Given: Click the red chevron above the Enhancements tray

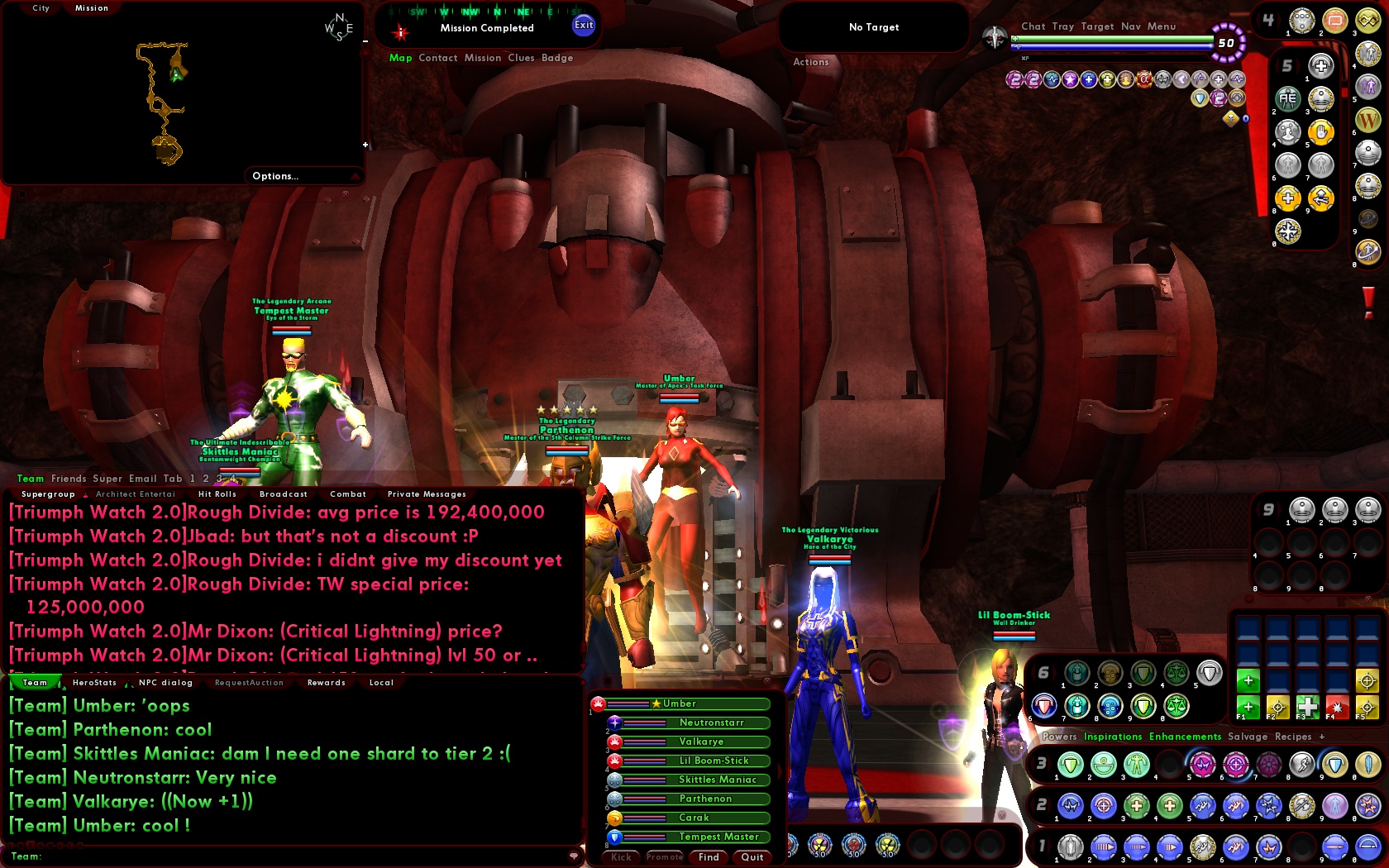Looking at the screenshot, I should point(1354,736).
